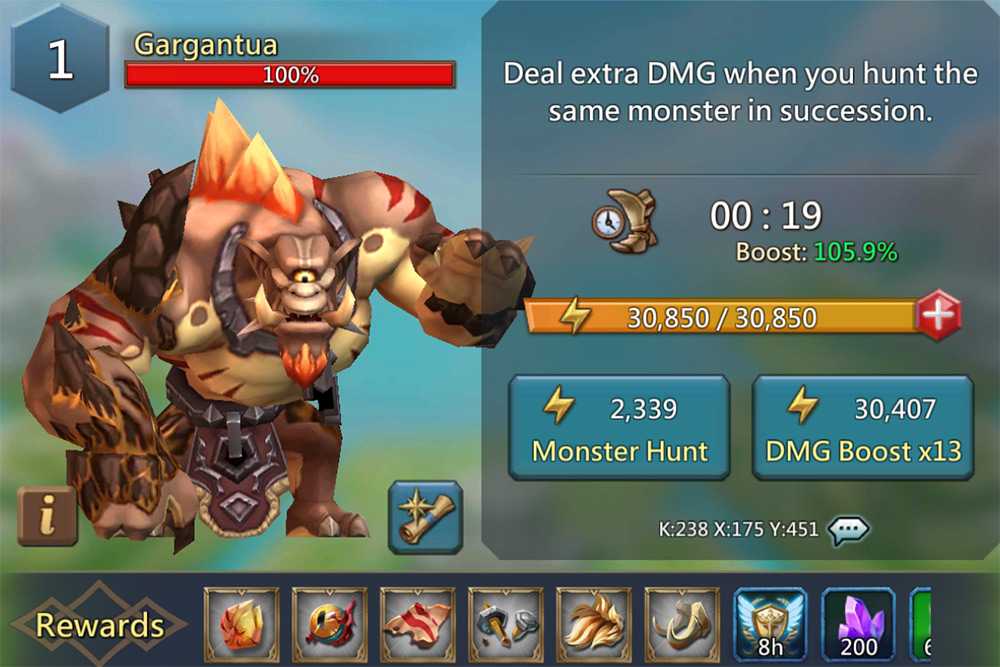Inspect the gold ring with red ribbon reward
Screen dimensions: 1000x667
330,625
